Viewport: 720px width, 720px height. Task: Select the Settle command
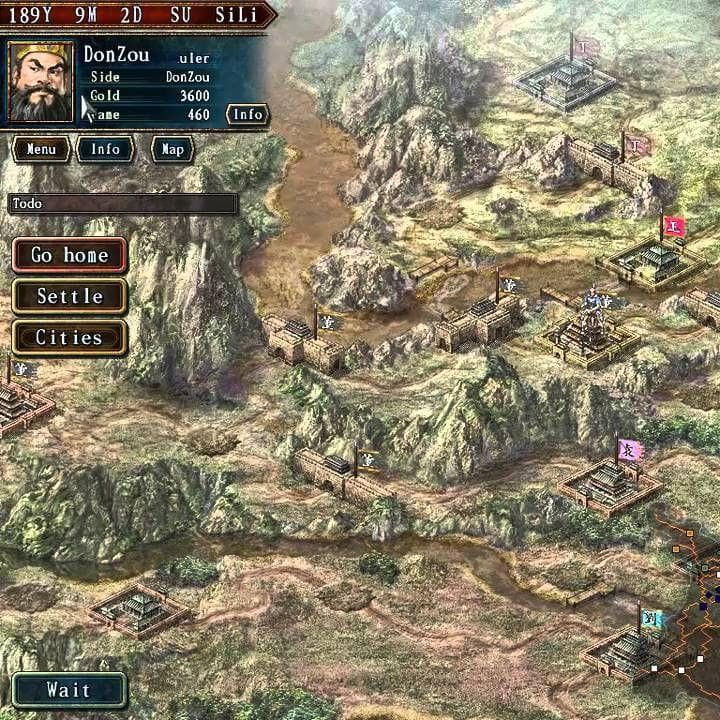coord(69,296)
